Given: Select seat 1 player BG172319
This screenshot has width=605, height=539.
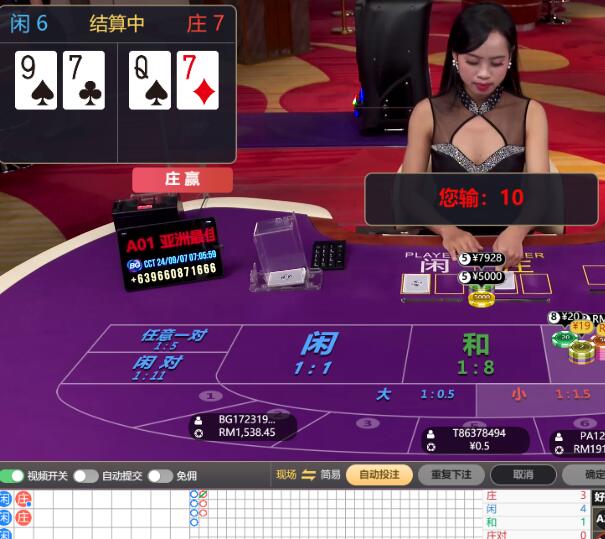Looking at the screenshot, I should point(245,426).
